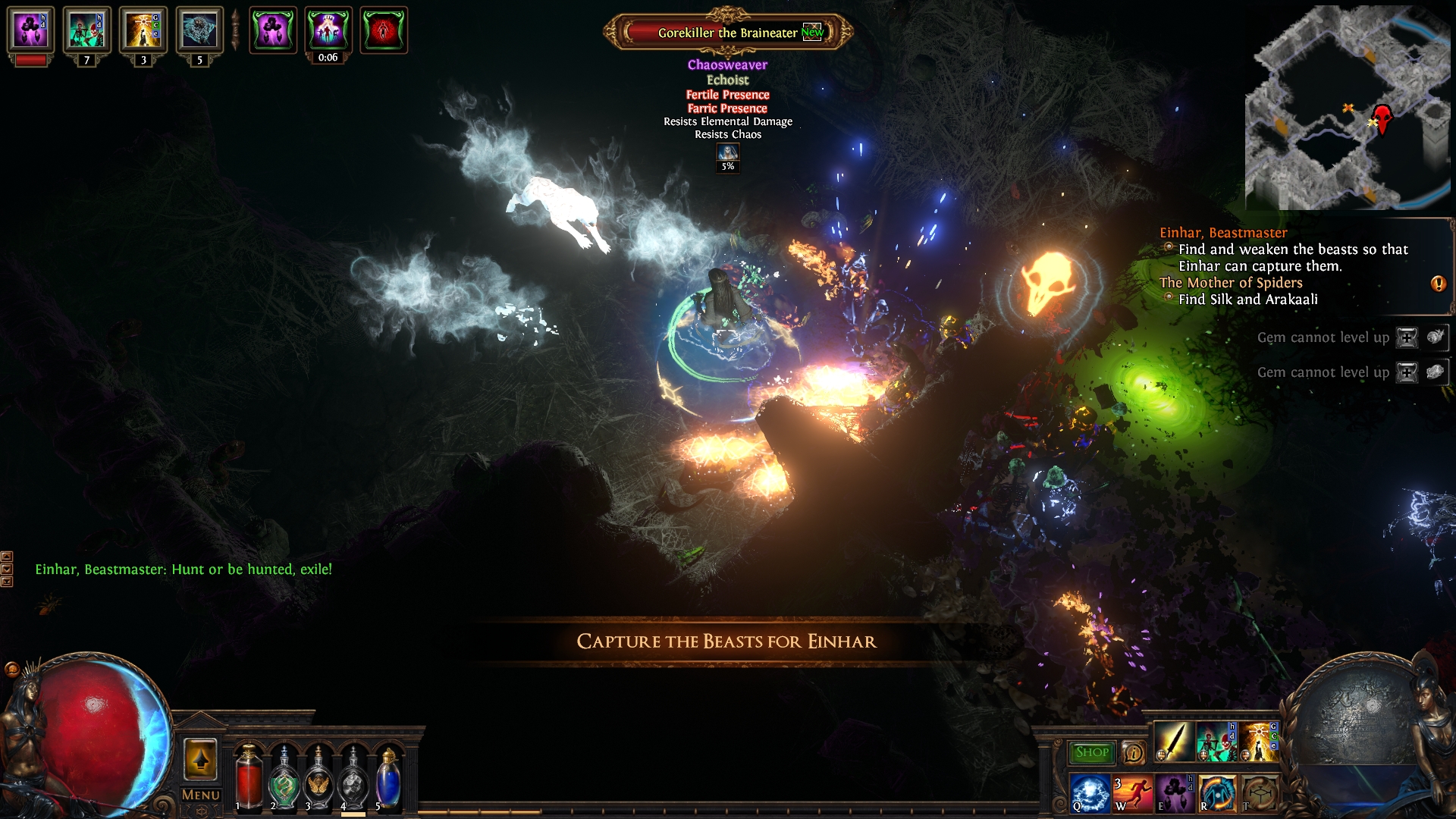Expand the chat with the upward arrow
The image size is (1456, 819).
coord(7,557)
